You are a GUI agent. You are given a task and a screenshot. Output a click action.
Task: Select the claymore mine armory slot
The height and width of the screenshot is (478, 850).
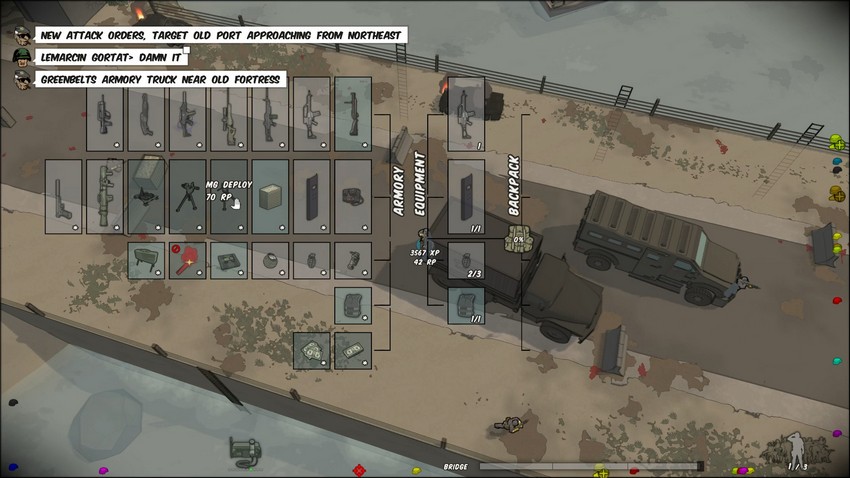pyautogui.click(x=147, y=260)
